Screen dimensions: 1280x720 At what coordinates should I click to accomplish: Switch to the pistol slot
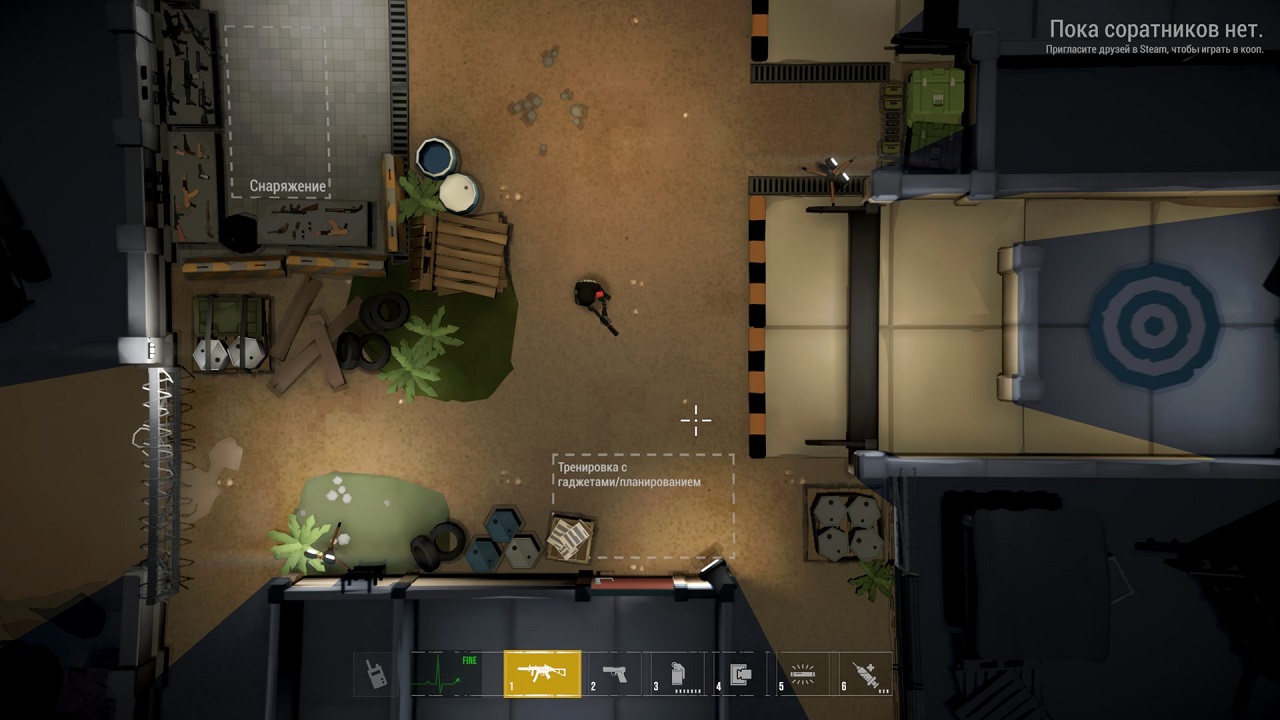615,673
